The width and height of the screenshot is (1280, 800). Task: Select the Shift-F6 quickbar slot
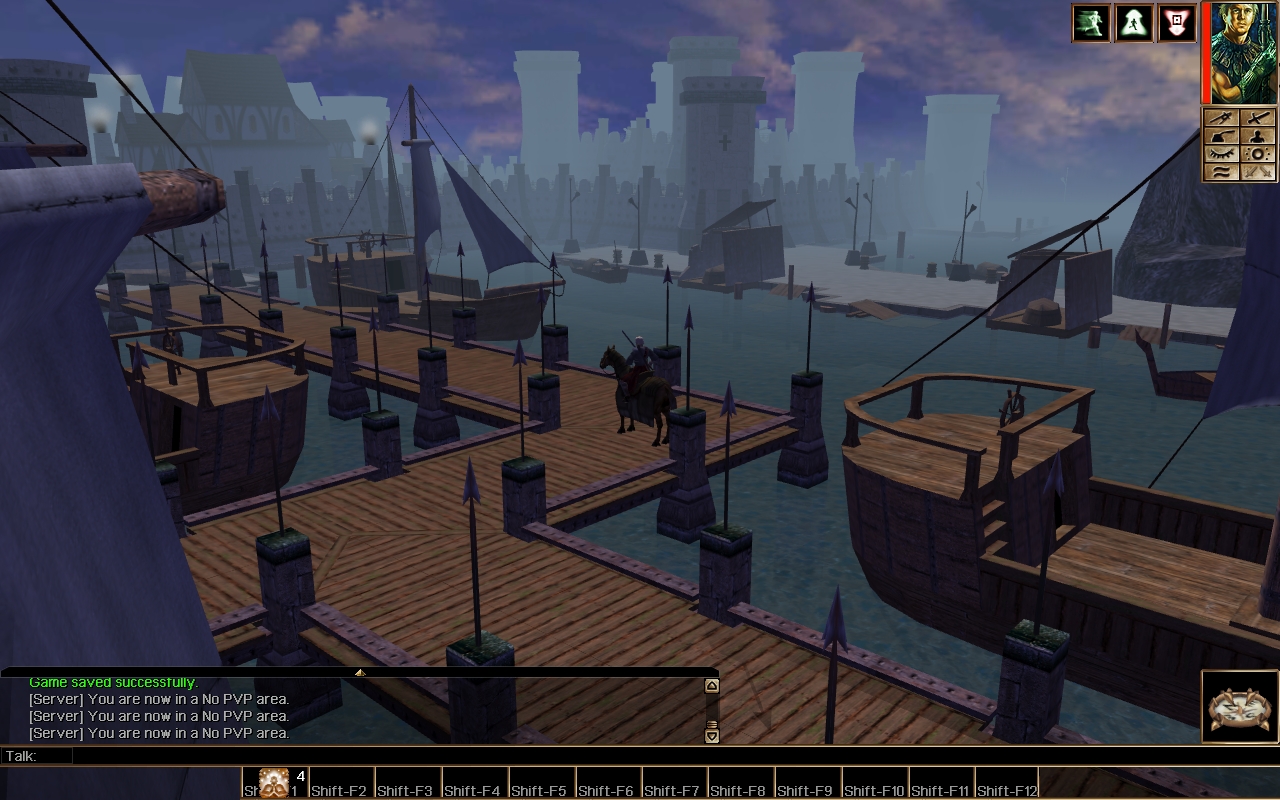[x=608, y=783]
